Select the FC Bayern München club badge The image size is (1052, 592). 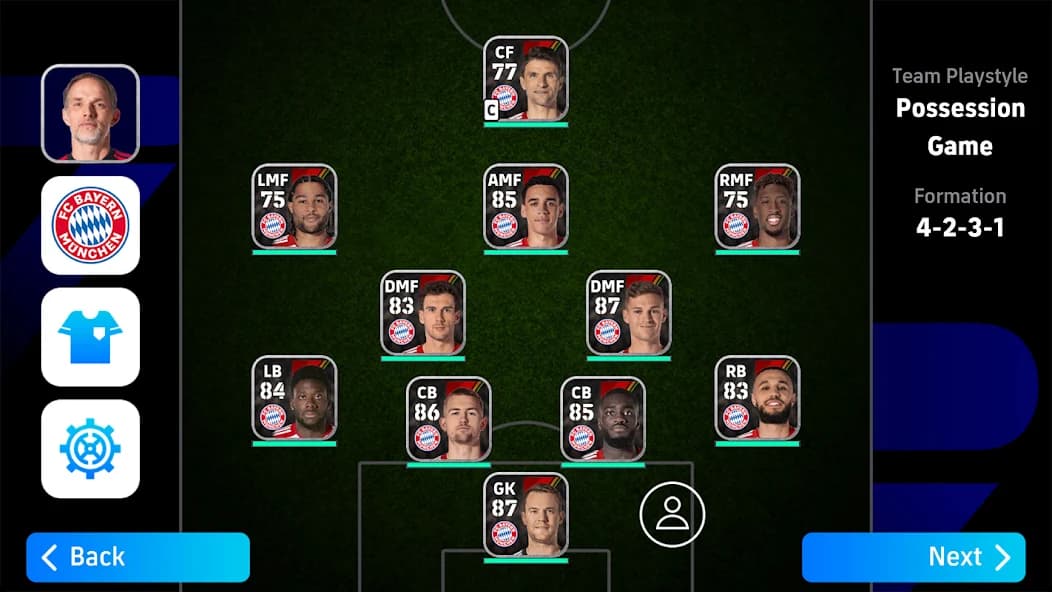[90, 225]
